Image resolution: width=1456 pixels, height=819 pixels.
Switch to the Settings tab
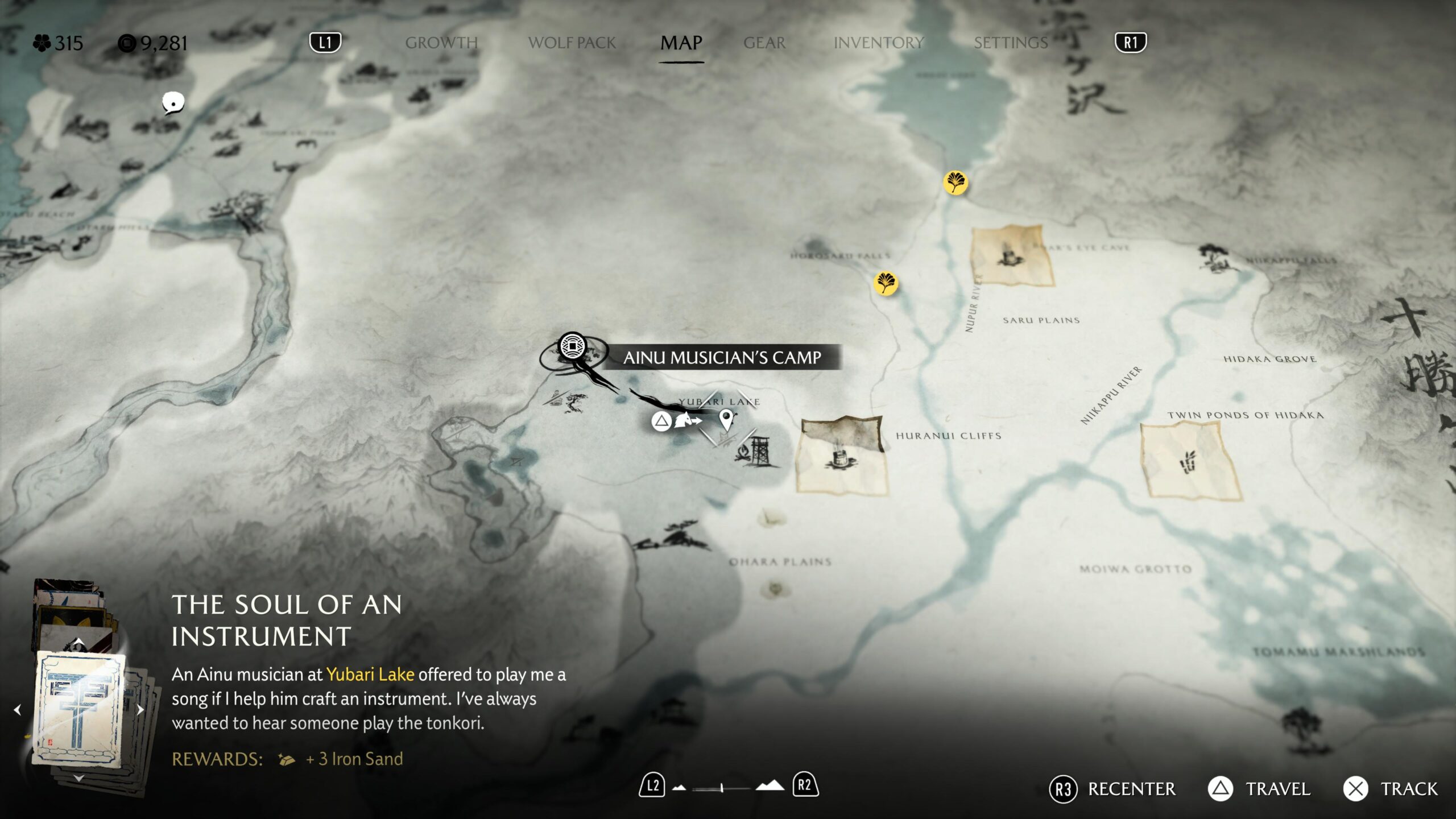[1011, 43]
